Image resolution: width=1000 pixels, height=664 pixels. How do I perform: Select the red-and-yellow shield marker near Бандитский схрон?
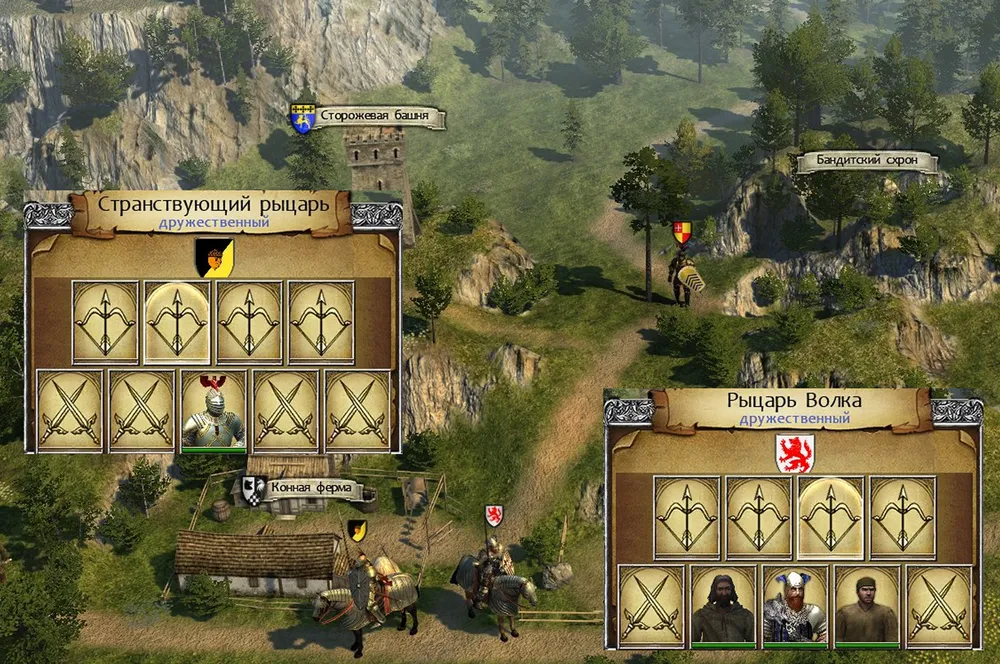[x=683, y=233]
